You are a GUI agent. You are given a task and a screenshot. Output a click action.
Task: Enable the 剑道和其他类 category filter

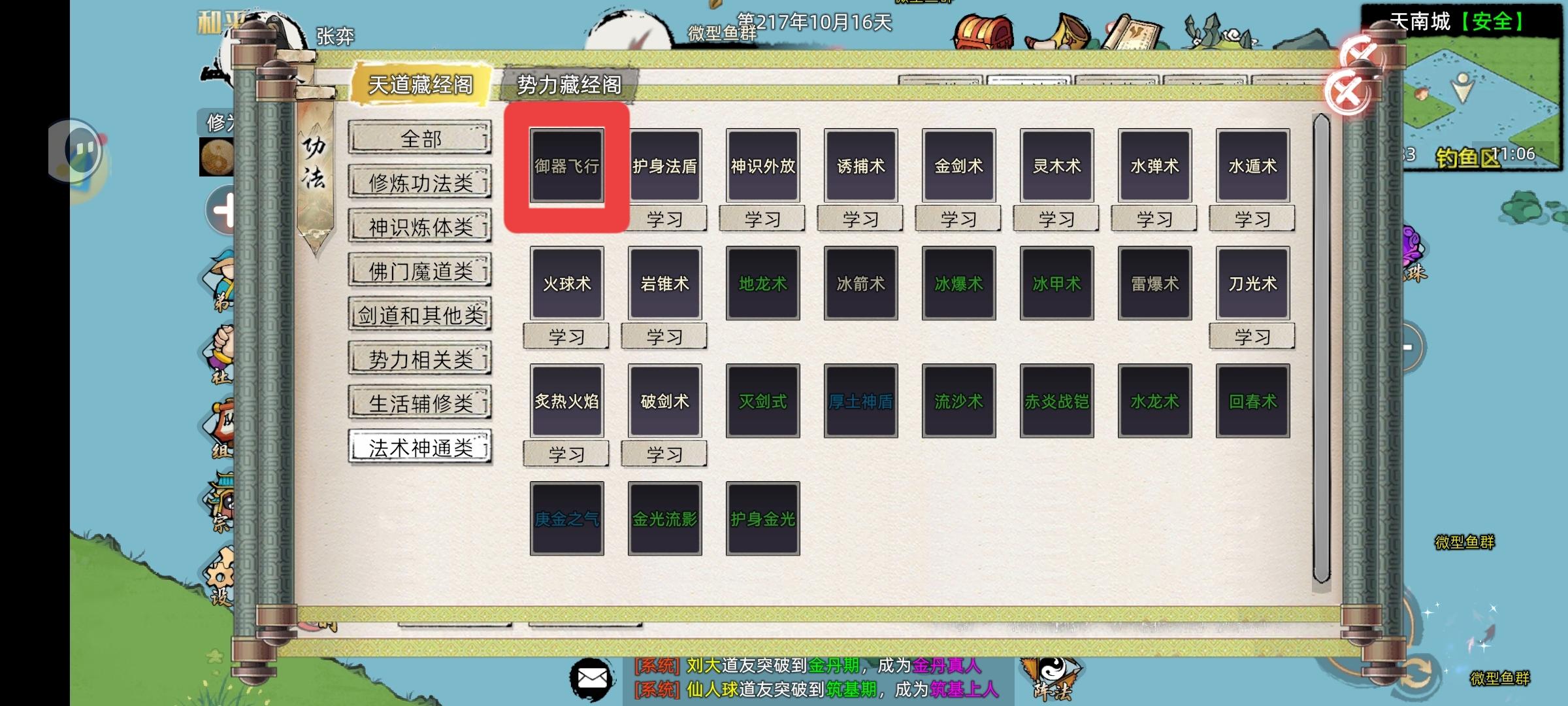[419, 315]
